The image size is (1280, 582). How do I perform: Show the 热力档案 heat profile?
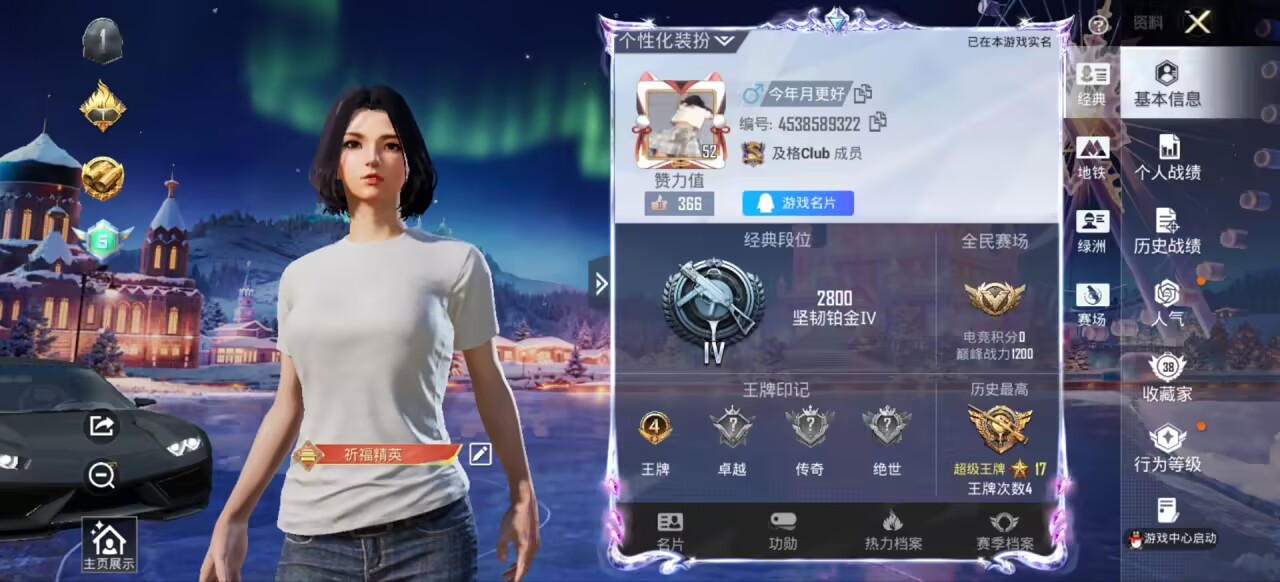893,531
